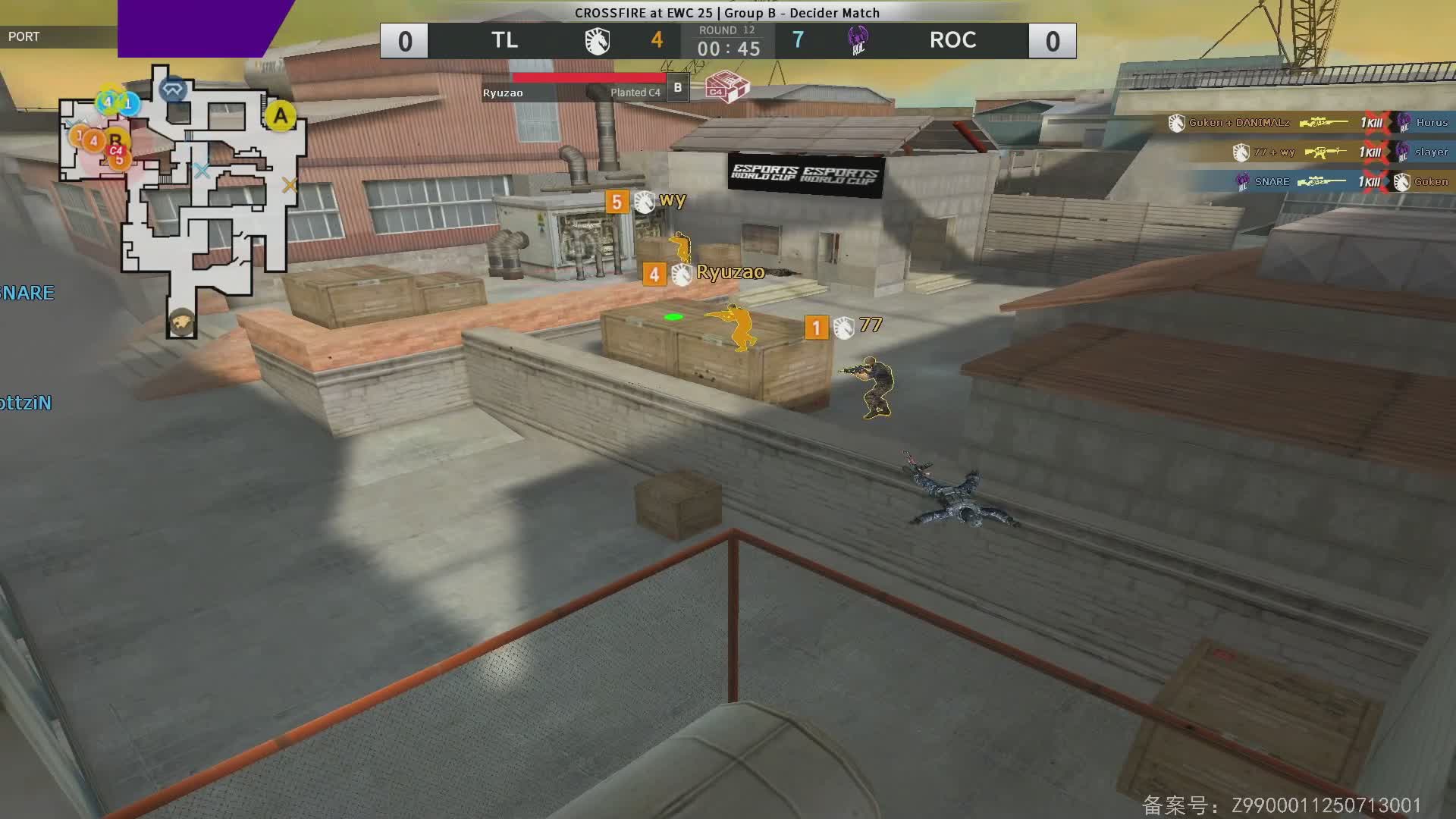The width and height of the screenshot is (1456, 819).
Task: Click the planted C4 bomb icon
Action: pos(726,87)
